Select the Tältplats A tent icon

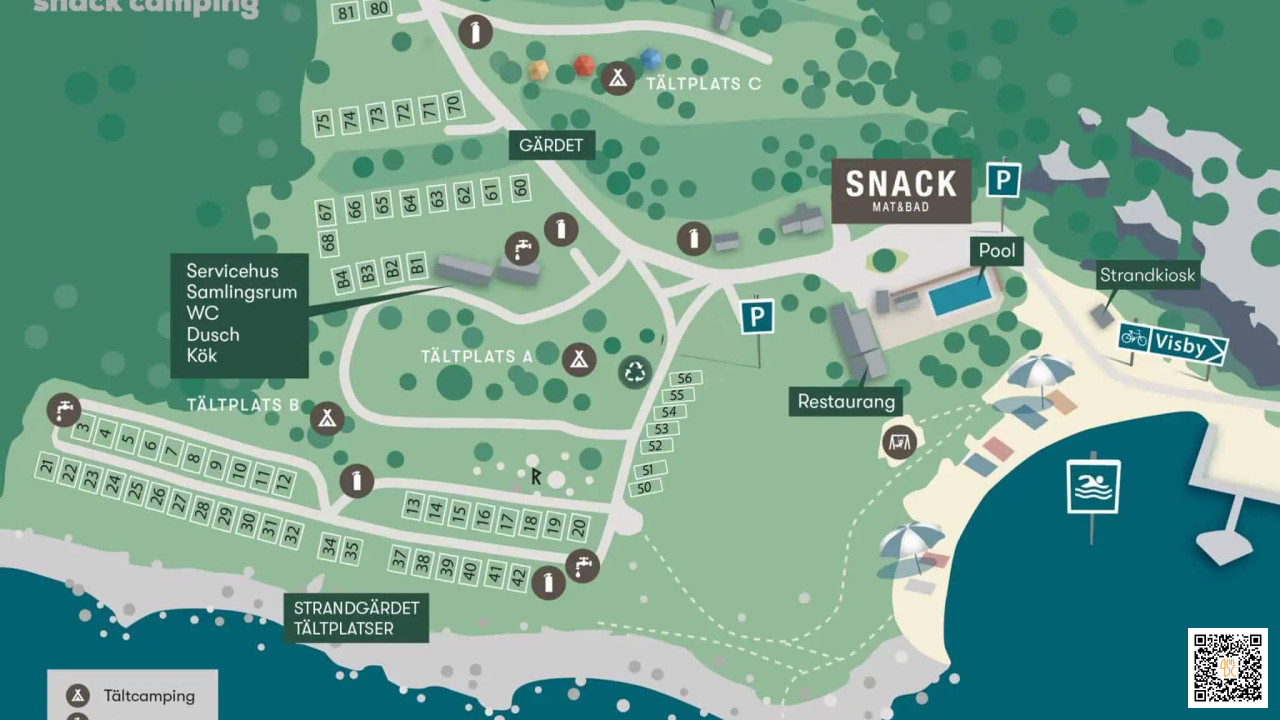click(578, 359)
